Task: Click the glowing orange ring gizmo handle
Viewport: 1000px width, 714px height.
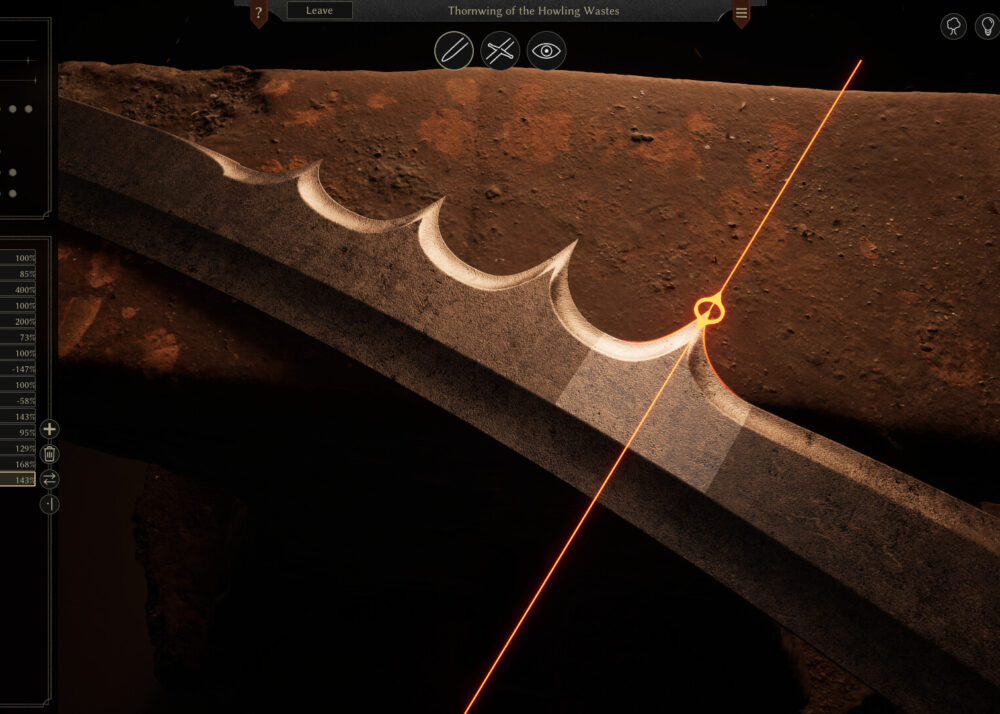Action: tap(707, 309)
